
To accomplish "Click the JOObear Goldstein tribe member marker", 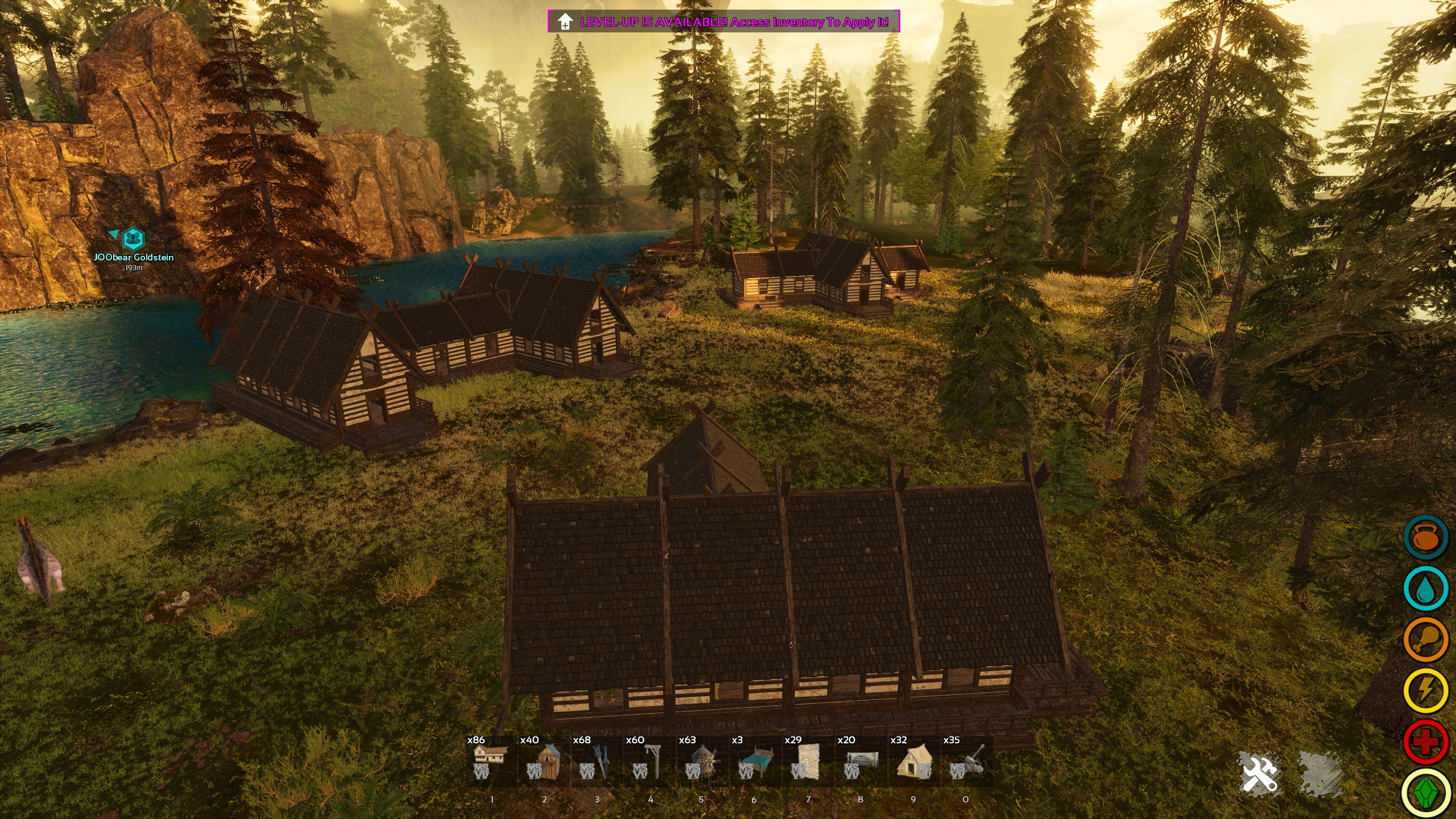I will (x=133, y=239).
